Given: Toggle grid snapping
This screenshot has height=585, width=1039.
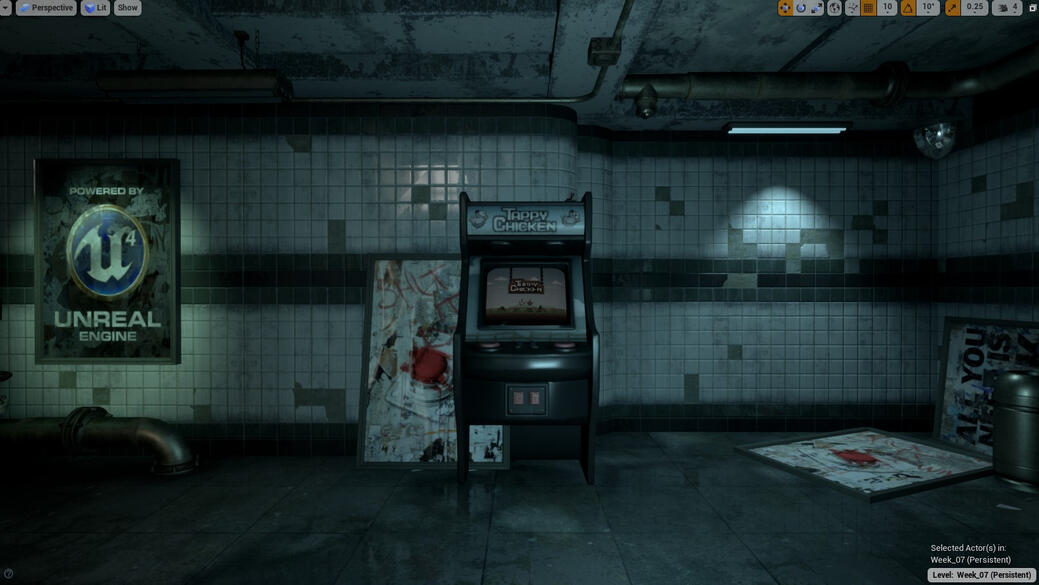Looking at the screenshot, I should tap(868, 8).
